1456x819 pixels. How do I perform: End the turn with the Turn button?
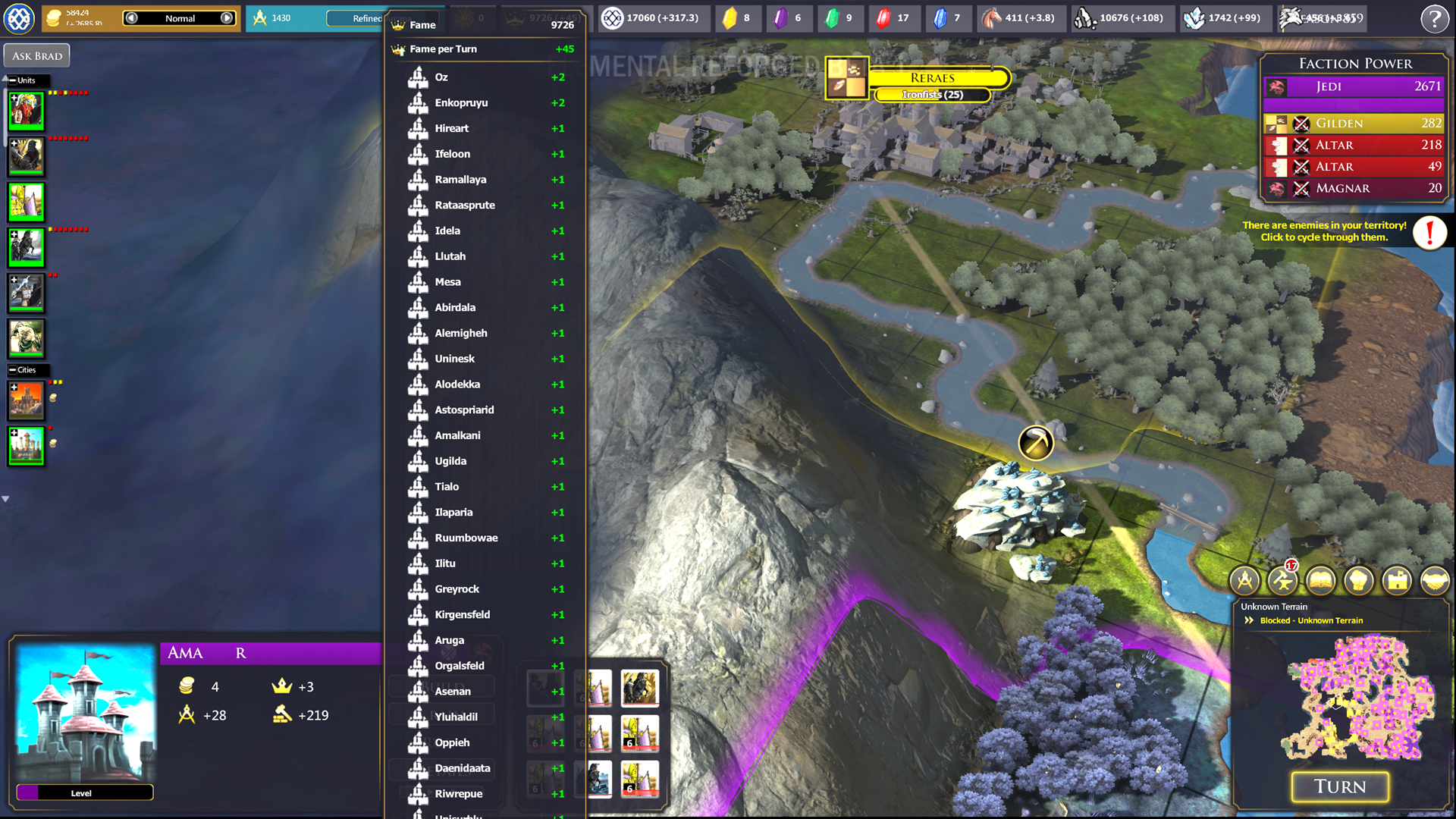1340,787
